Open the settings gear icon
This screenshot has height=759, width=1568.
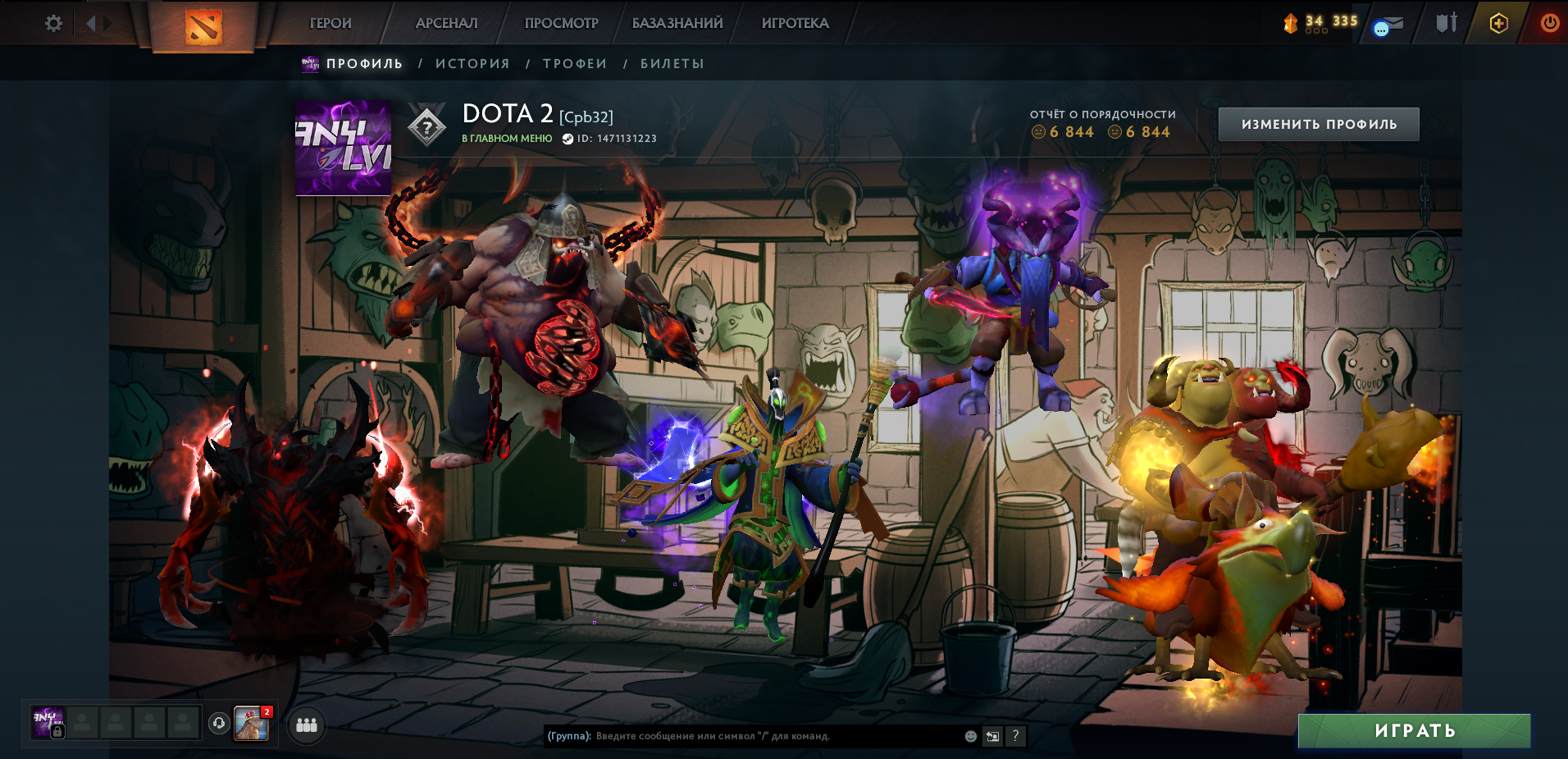pos(53,23)
